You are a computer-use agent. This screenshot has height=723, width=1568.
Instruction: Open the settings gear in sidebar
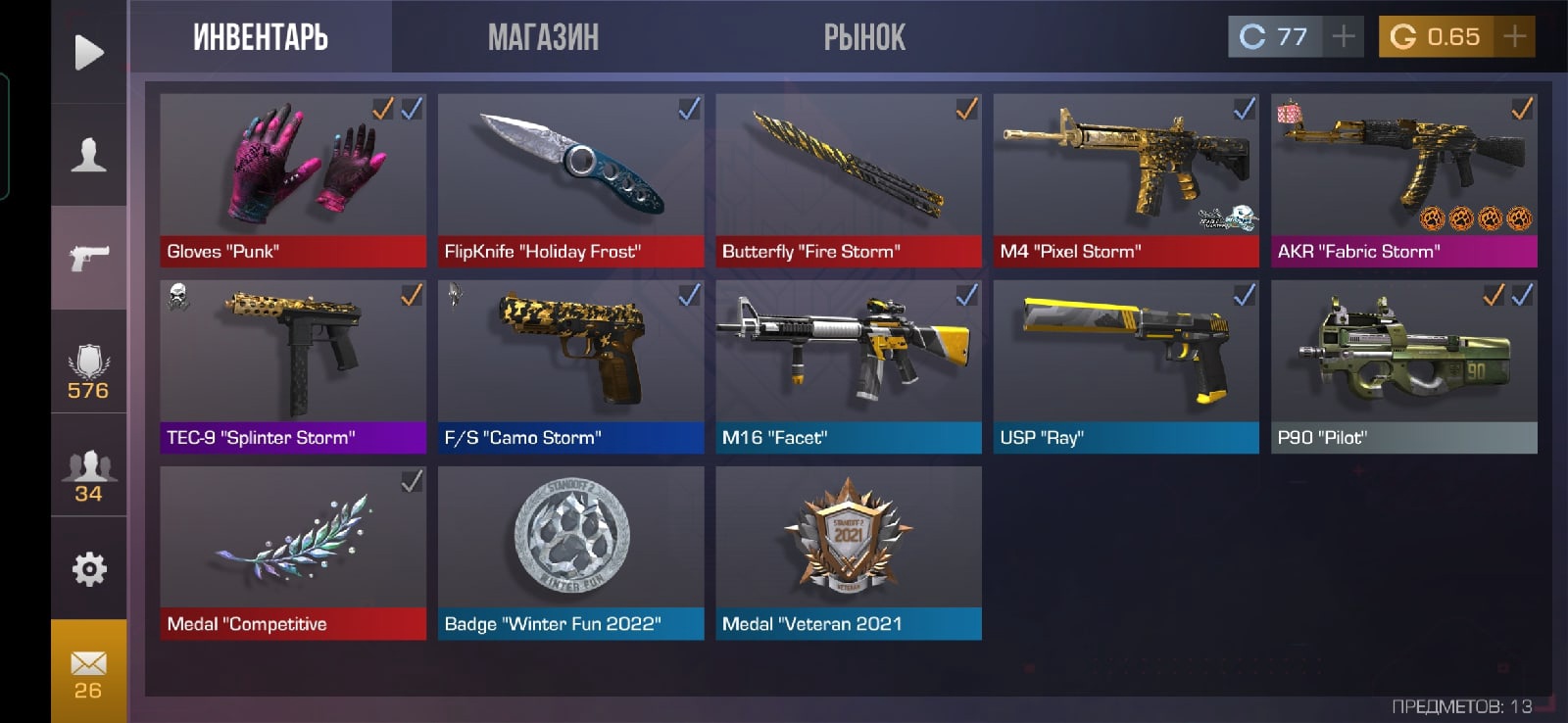coord(89,568)
